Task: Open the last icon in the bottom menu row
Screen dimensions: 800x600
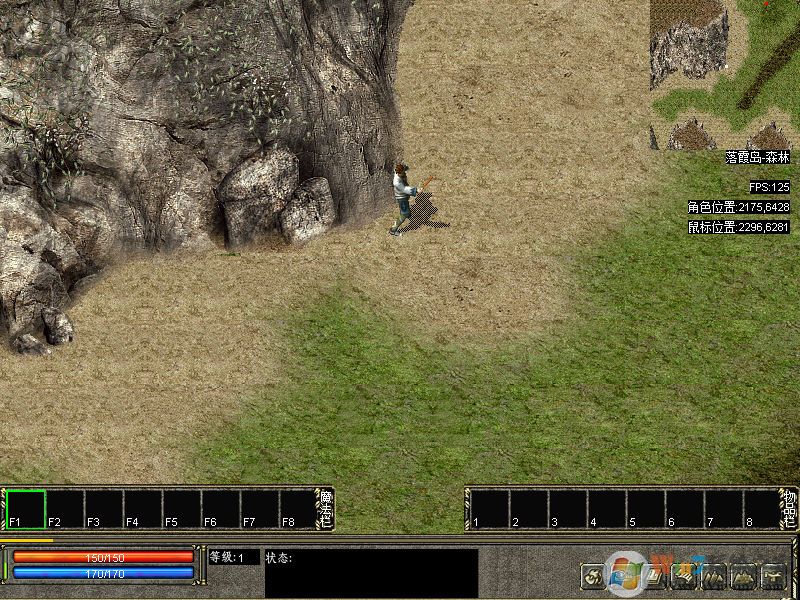Action: point(774,576)
